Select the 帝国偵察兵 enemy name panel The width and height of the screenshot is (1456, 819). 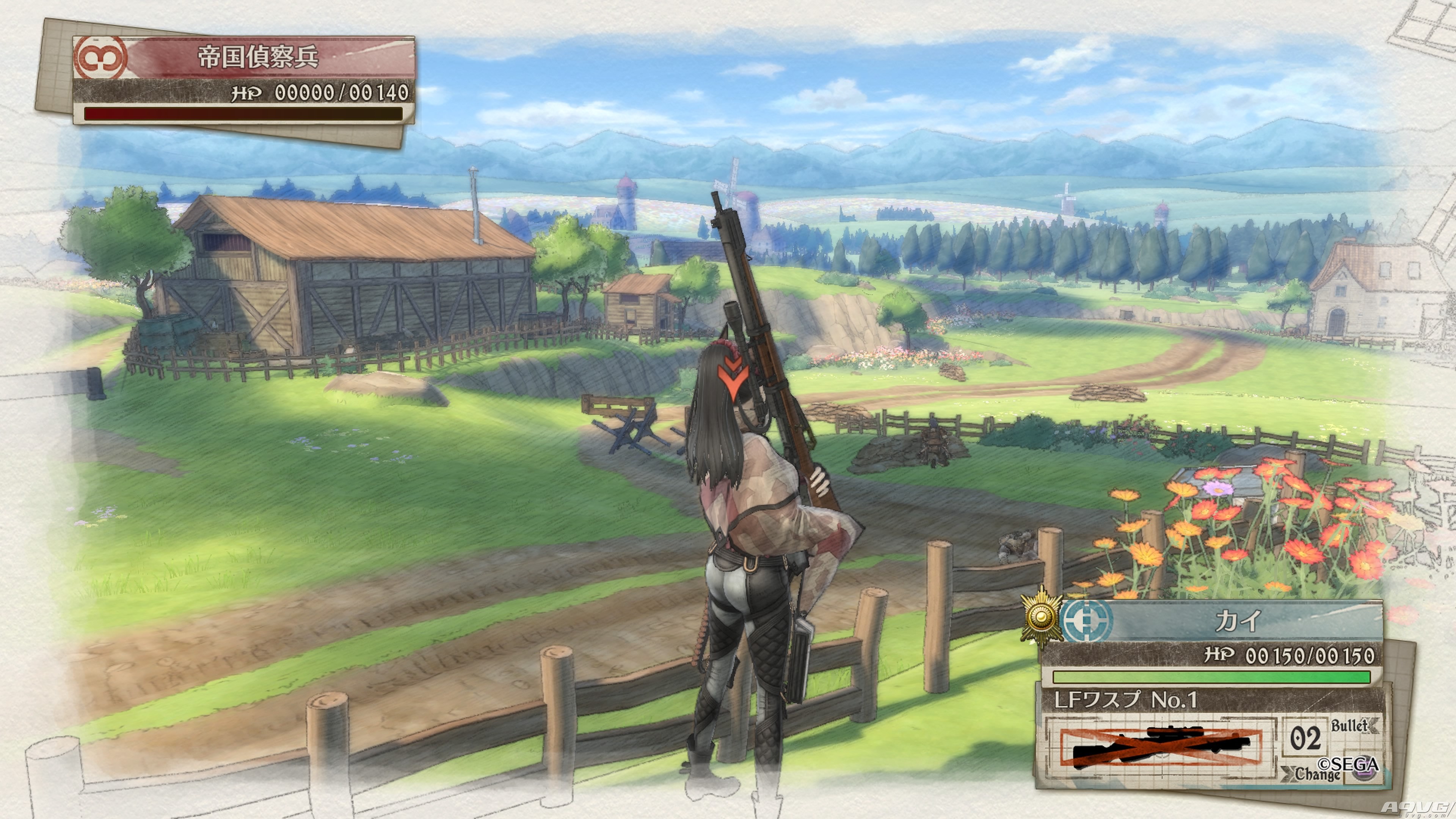258,57
